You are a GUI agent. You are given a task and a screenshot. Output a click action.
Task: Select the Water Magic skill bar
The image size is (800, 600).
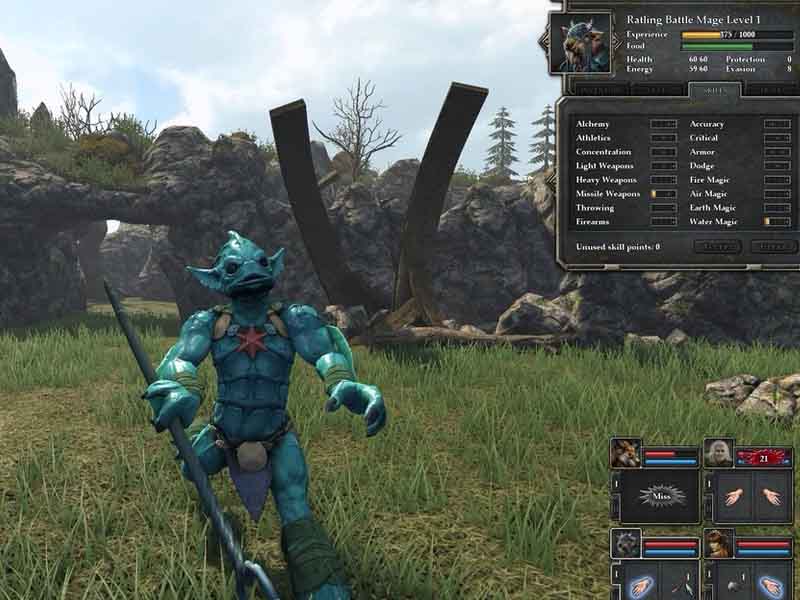777,221
